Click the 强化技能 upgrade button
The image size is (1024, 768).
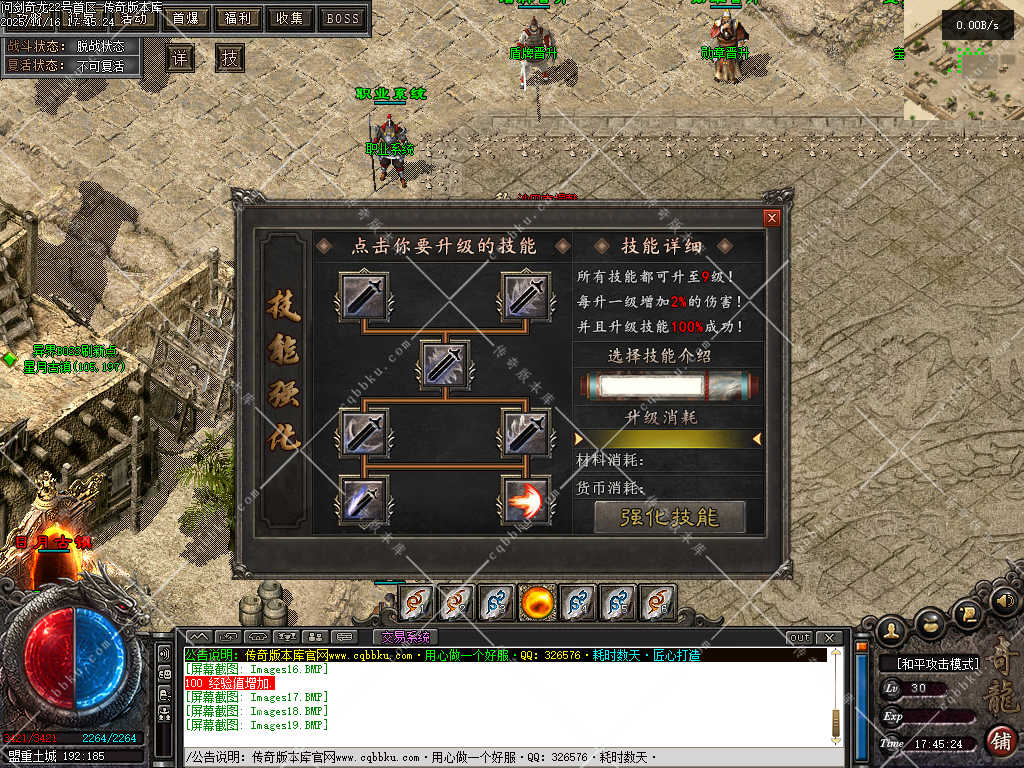click(670, 517)
